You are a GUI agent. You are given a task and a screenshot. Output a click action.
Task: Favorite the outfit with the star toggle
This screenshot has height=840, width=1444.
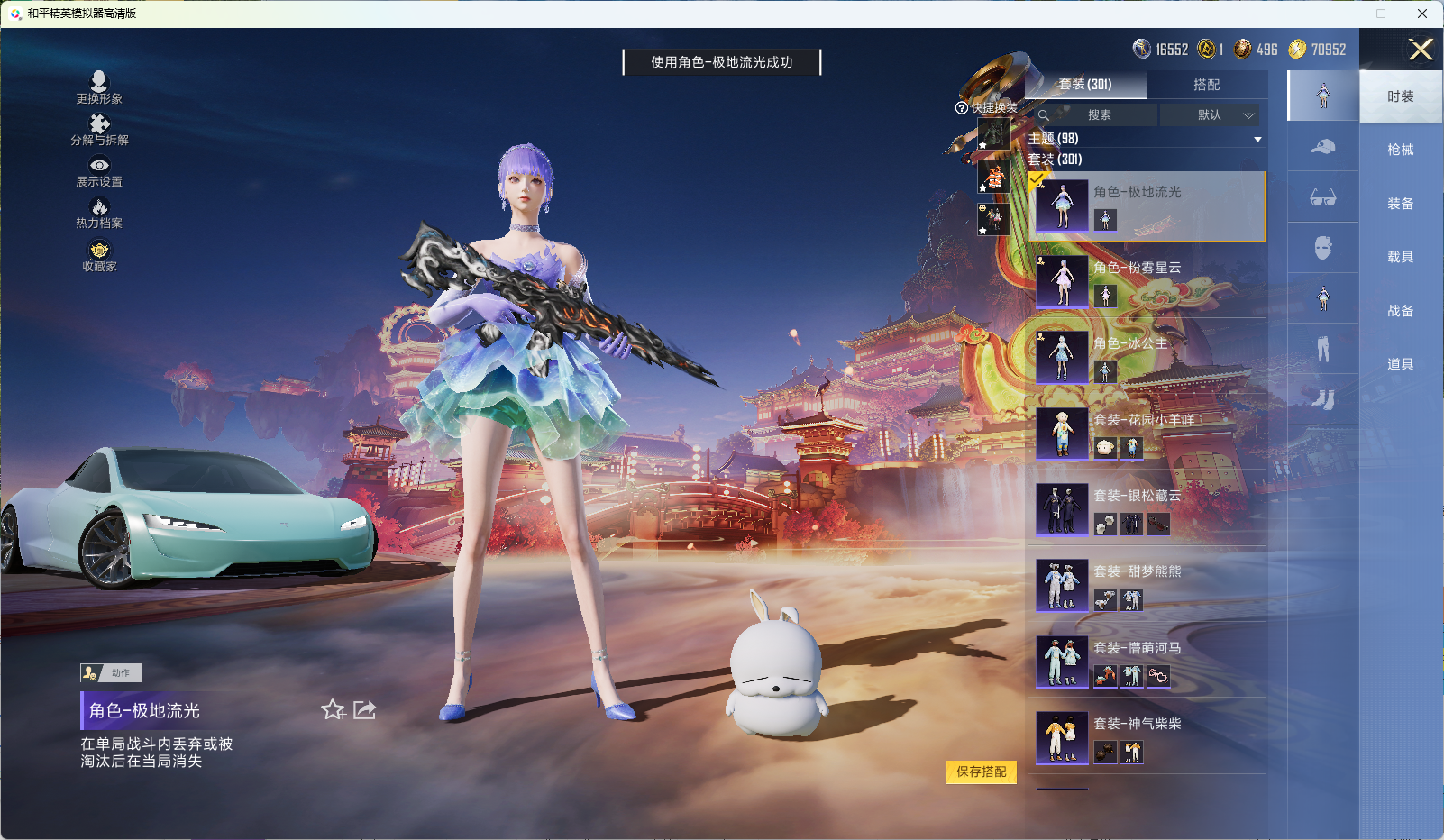(x=333, y=710)
